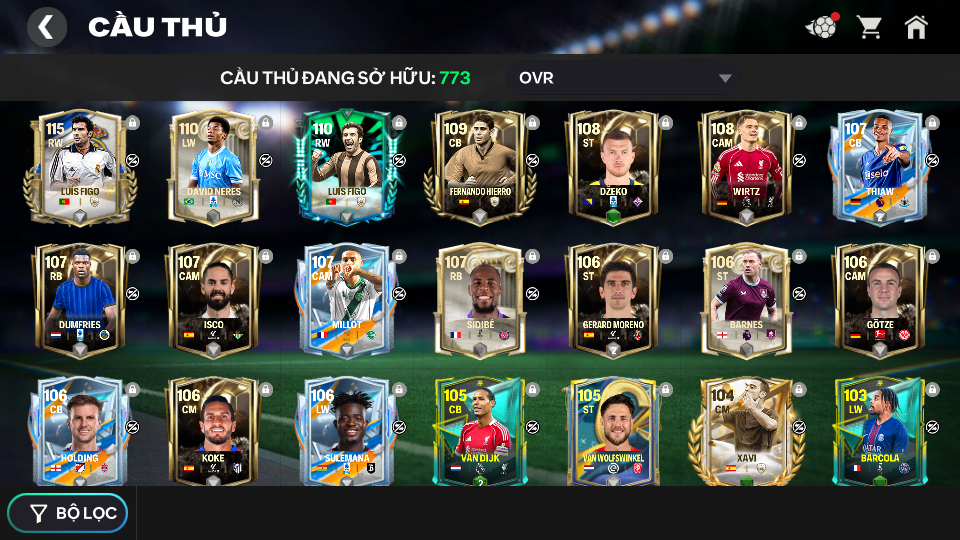Screen dimensions: 960x540
Task: Pick the Sidibé 107 RB card
Action: [x=479, y=299]
